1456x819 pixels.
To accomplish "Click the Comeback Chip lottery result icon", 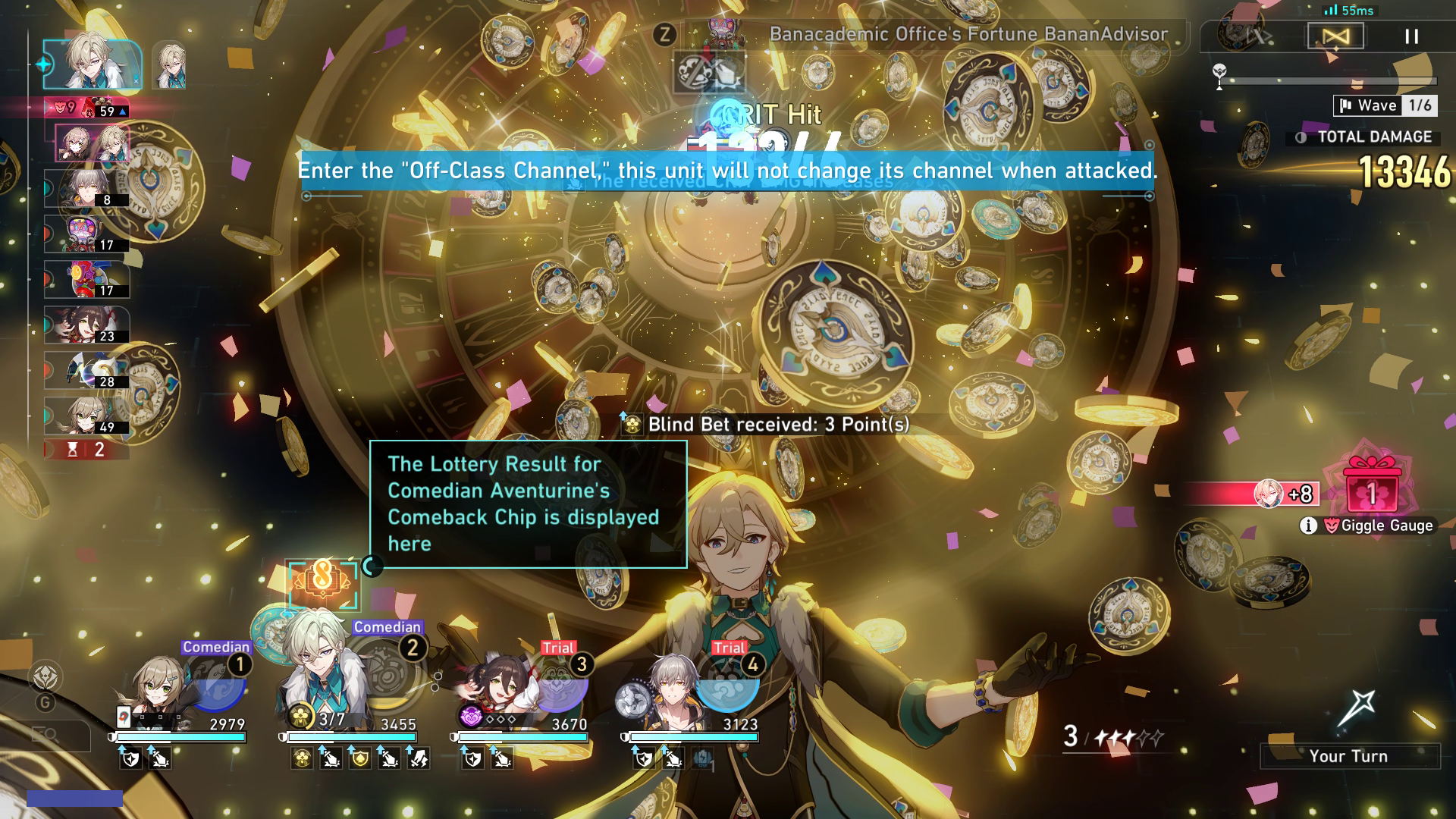I will click(322, 584).
